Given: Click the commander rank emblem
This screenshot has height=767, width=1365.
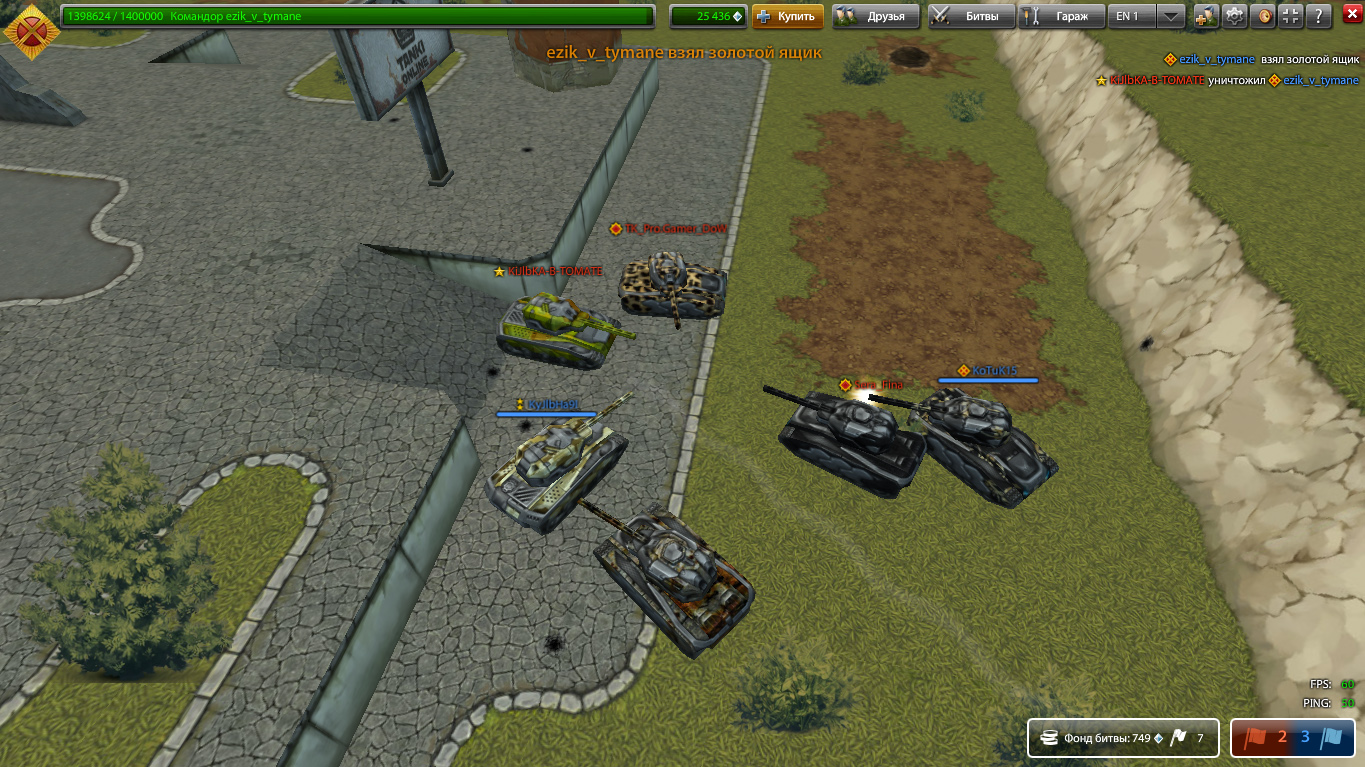Looking at the screenshot, I should click(30, 34).
